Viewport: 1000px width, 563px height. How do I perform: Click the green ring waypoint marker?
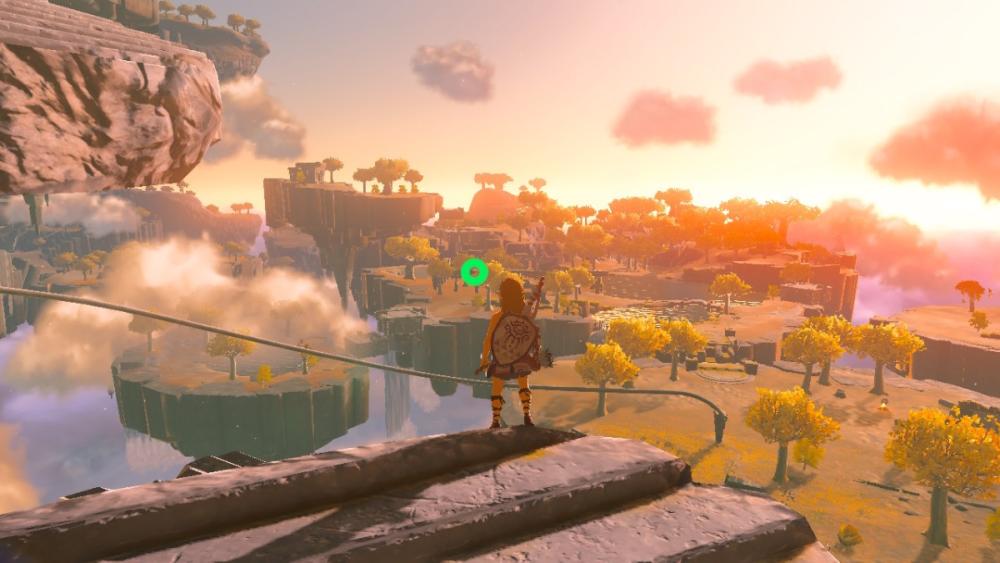[x=474, y=271]
